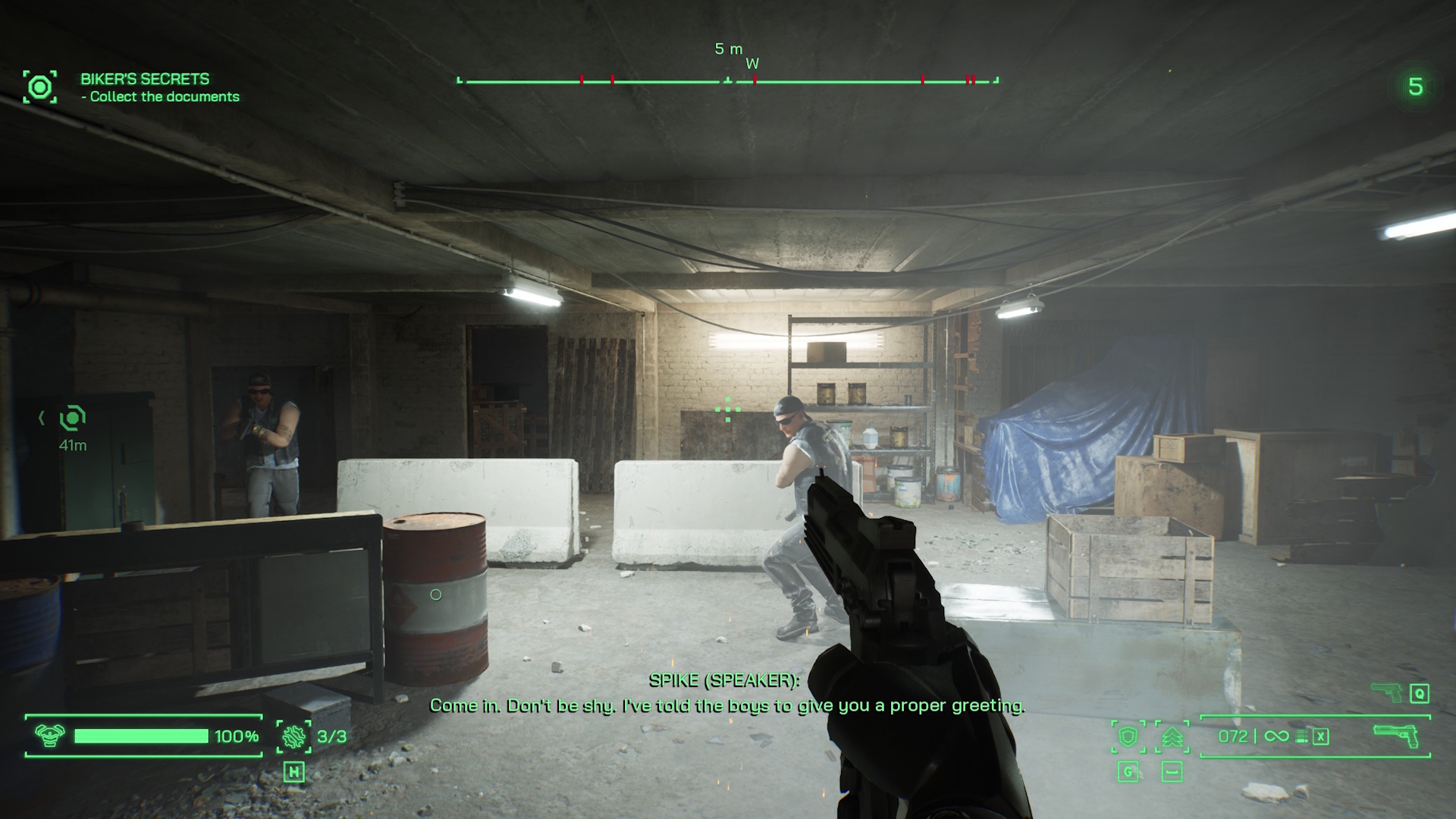Switch to the secondary pistol icon
1456x819 pixels.
tap(1388, 692)
